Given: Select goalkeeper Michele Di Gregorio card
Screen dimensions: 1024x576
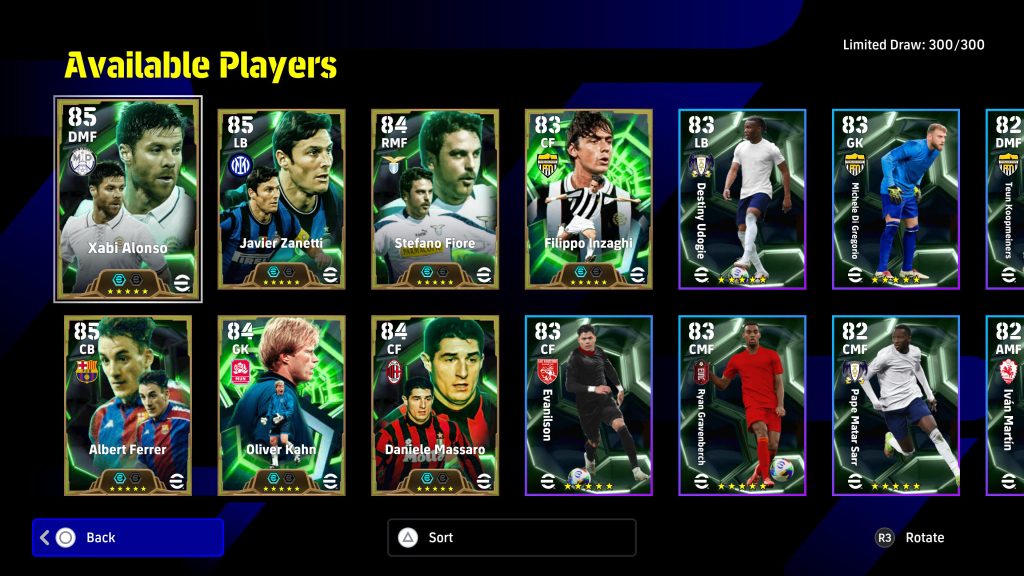Looking at the screenshot, I should click(x=895, y=199).
